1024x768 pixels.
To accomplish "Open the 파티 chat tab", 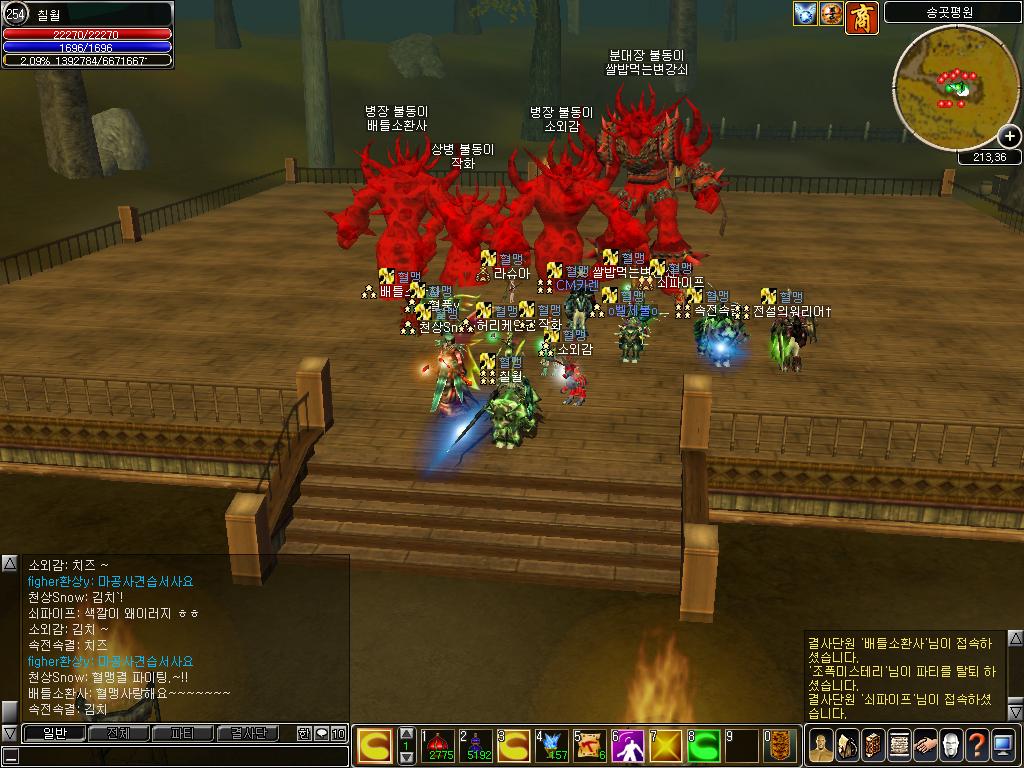I will tap(183, 733).
